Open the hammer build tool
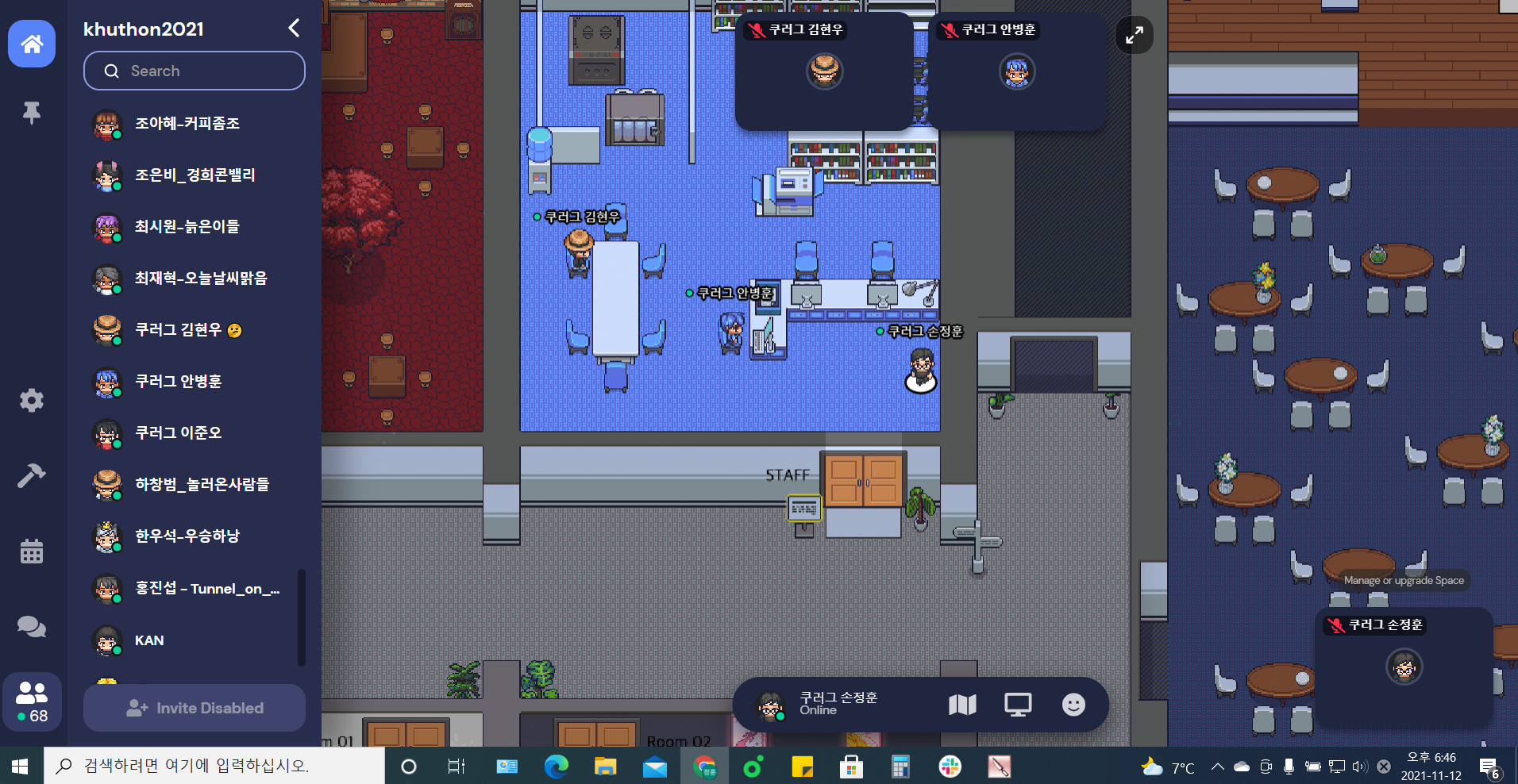The image size is (1518, 784). pos(32,475)
